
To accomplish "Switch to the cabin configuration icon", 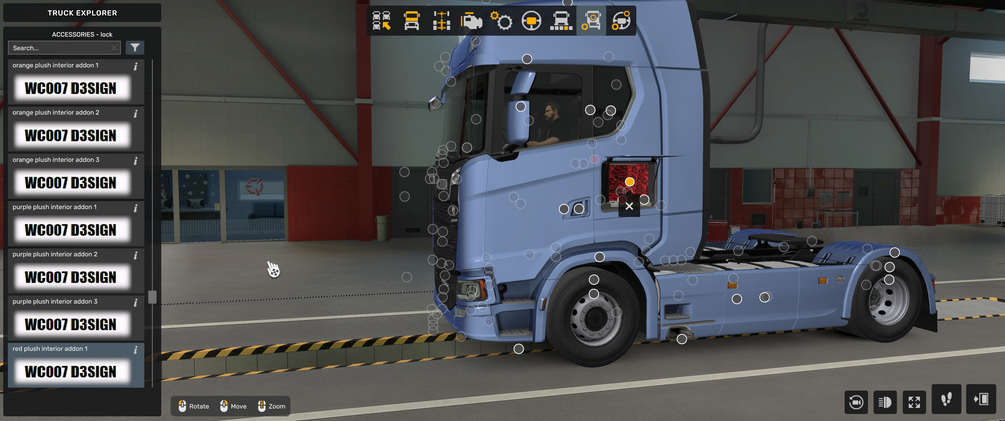I will tap(411, 20).
